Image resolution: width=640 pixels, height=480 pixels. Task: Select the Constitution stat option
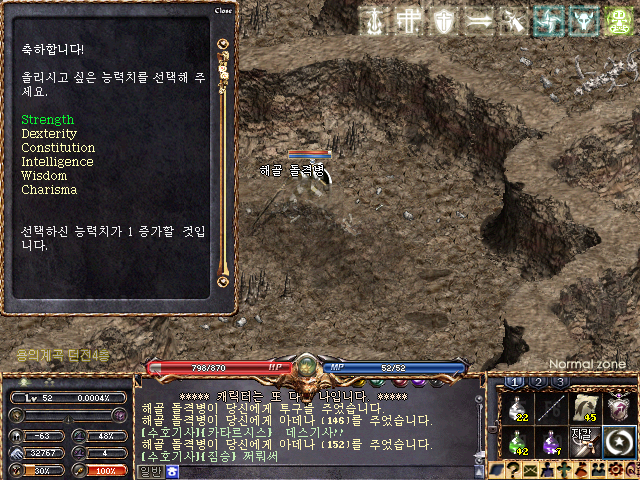[58, 148]
